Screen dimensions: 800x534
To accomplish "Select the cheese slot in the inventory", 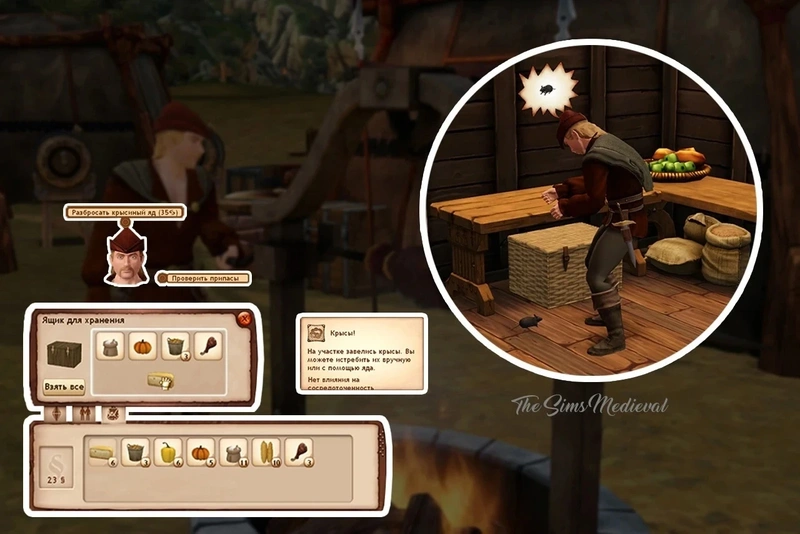I will 101,453.
